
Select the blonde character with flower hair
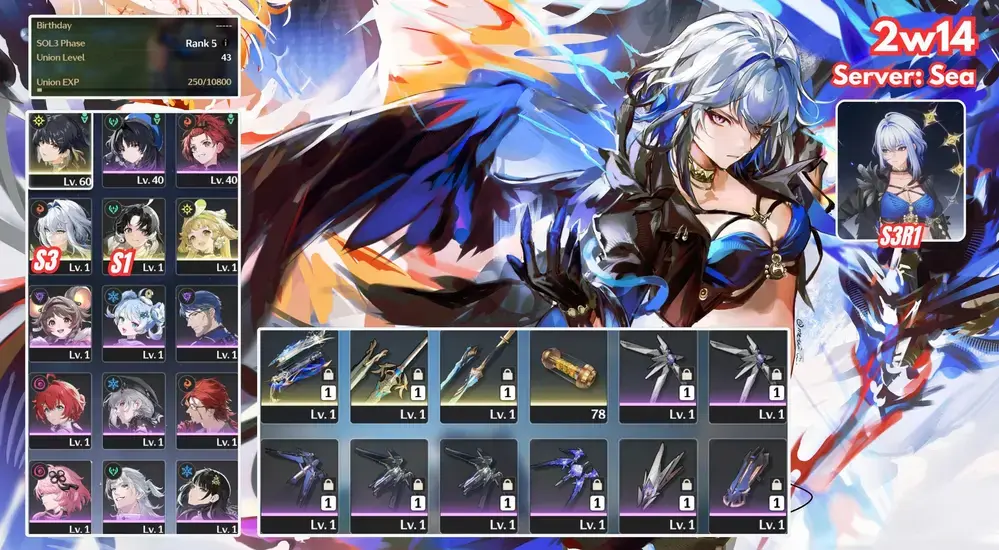click(207, 236)
